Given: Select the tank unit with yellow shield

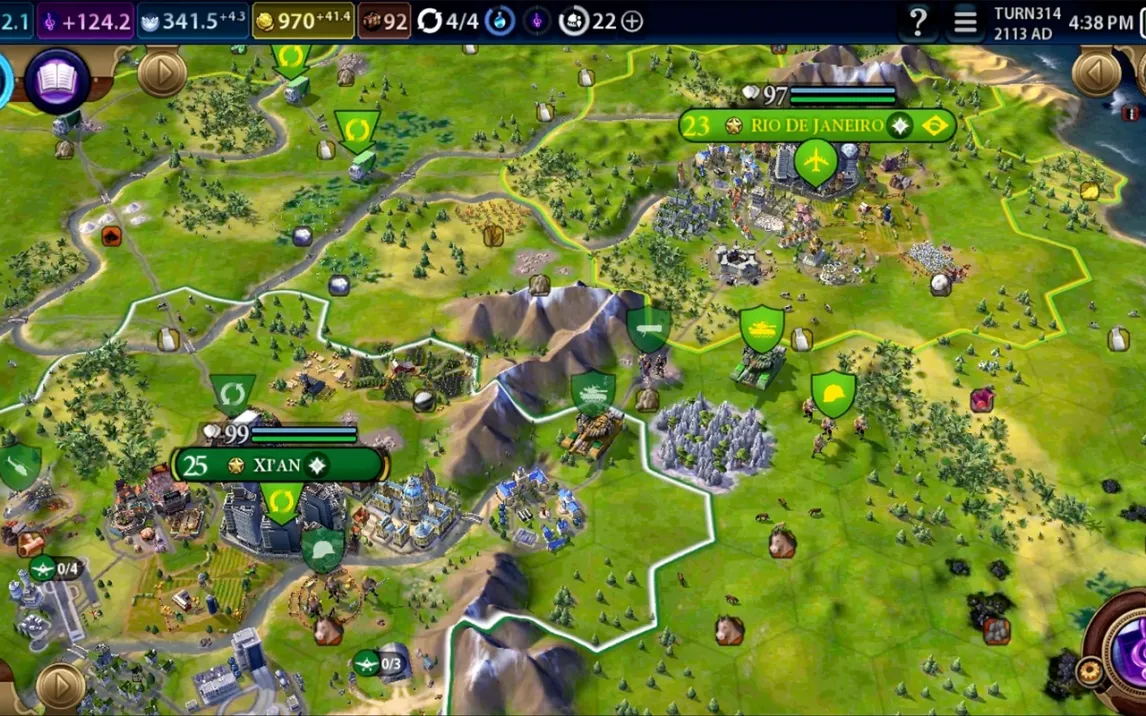Looking at the screenshot, I should (x=762, y=329).
